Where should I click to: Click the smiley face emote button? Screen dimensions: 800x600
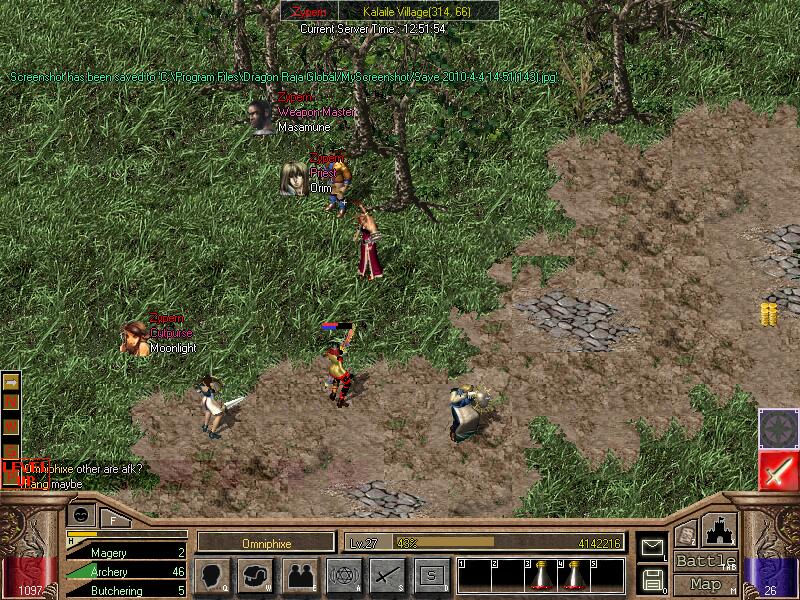pos(80,515)
